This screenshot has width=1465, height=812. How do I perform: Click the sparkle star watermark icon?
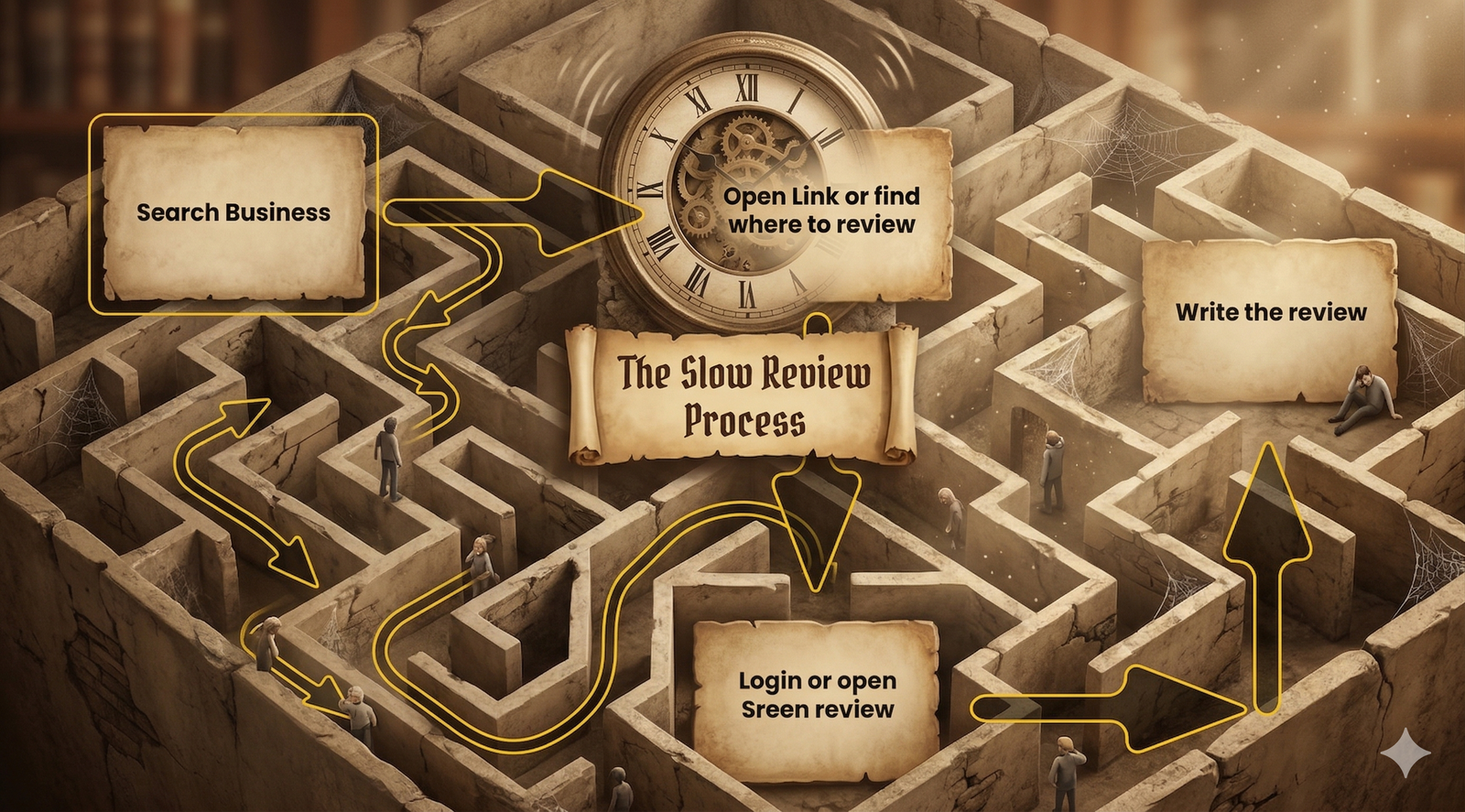(1405, 752)
